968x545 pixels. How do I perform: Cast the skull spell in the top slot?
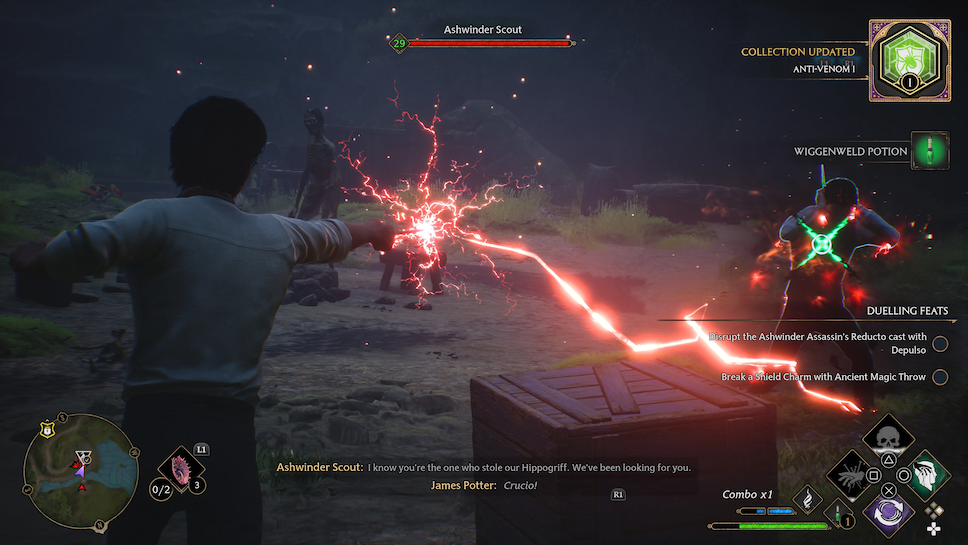tap(884, 438)
